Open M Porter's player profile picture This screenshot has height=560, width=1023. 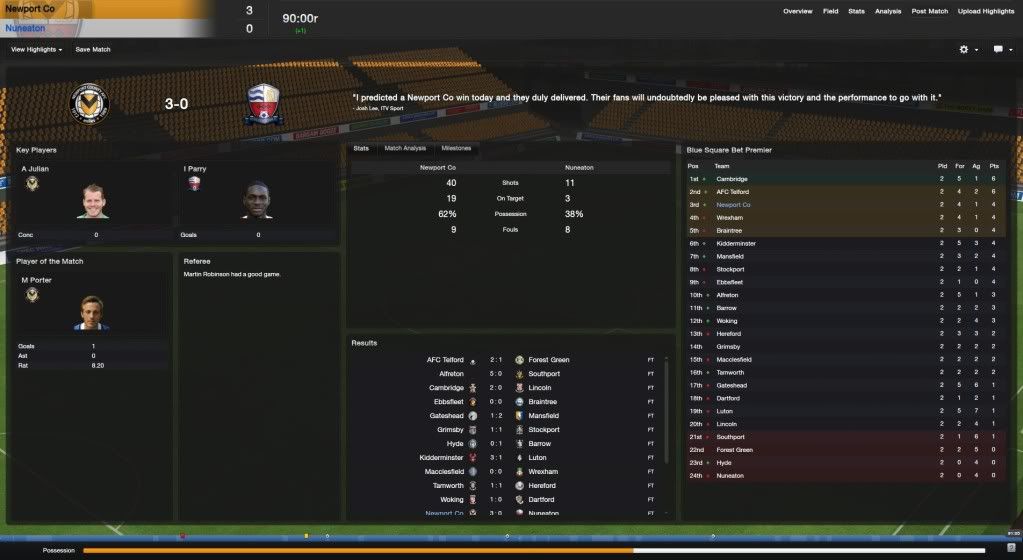click(92, 313)
